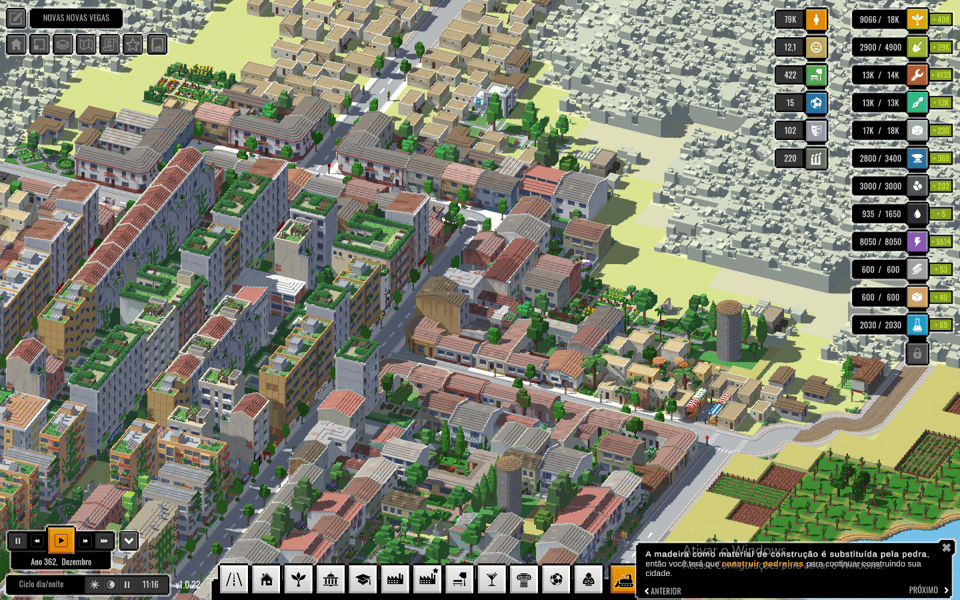Image resolution: width=960 pixels, height=600 pixels.
Task: Select the orange normal play speed
Action: point(61,541)
